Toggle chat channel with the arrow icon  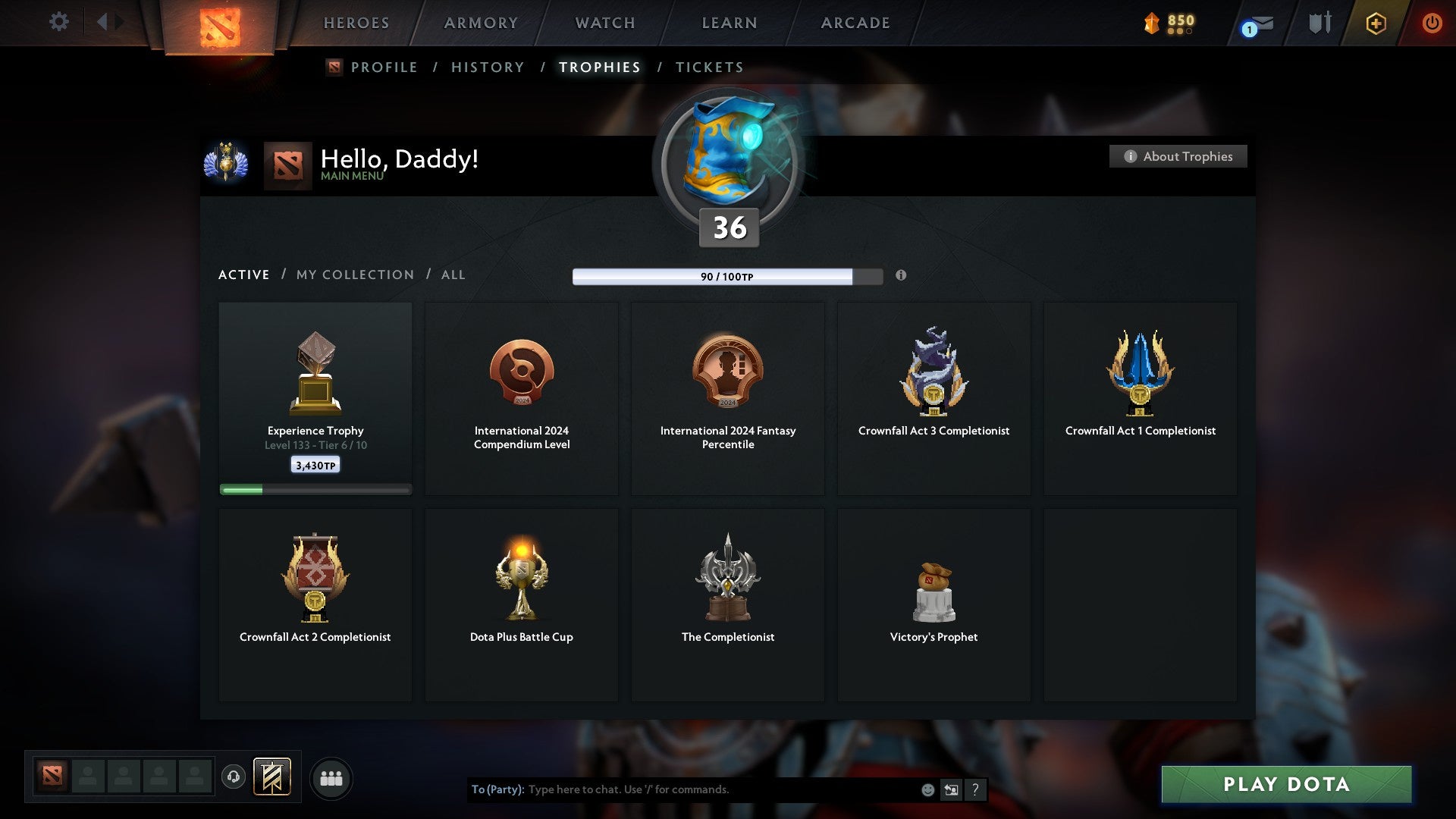tap(951, 789)
